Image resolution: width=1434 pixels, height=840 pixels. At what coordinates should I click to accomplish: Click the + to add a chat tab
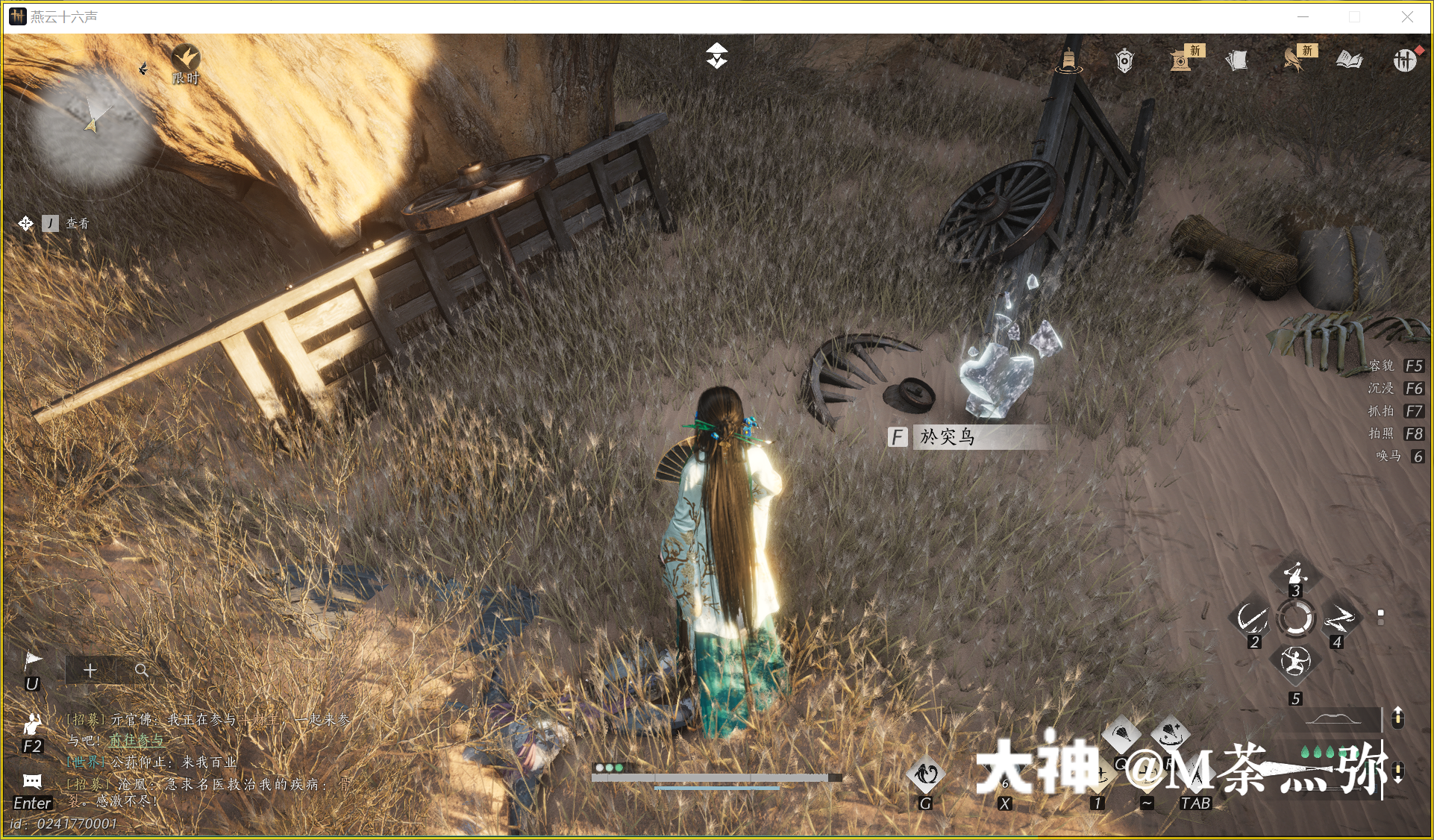click(x=90, y=670)
